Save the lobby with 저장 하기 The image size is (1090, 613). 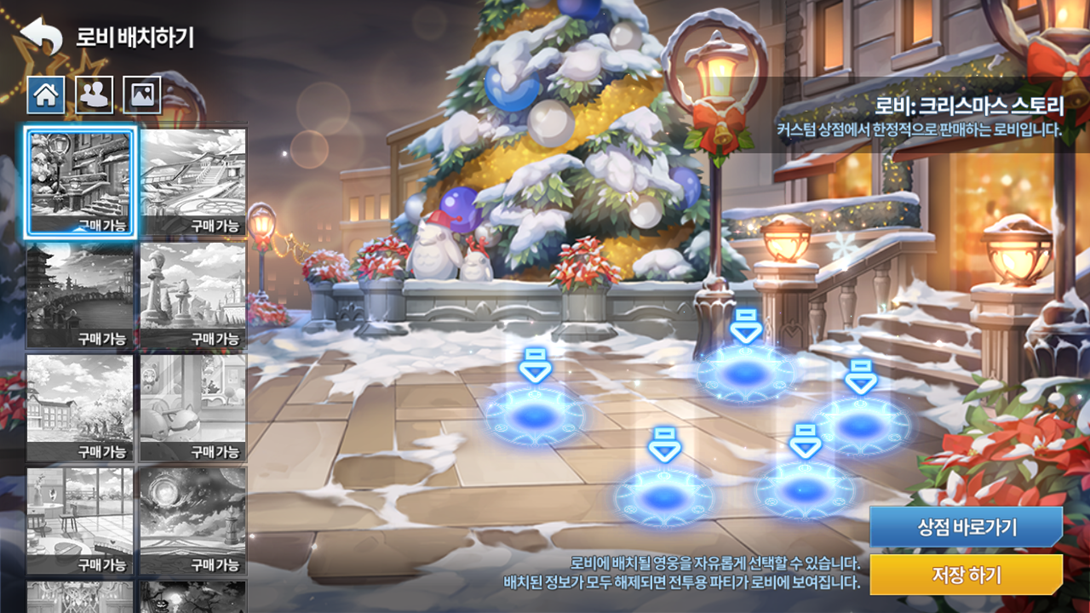965,575
